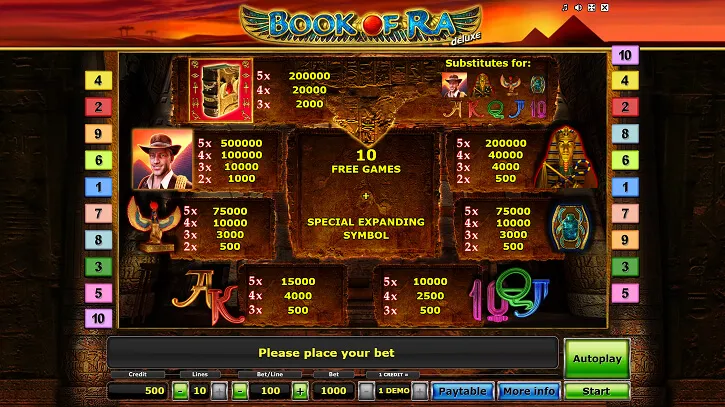Lower the Bet/Line amount
This screenshot has width=725, height=407.
(241, 391)
